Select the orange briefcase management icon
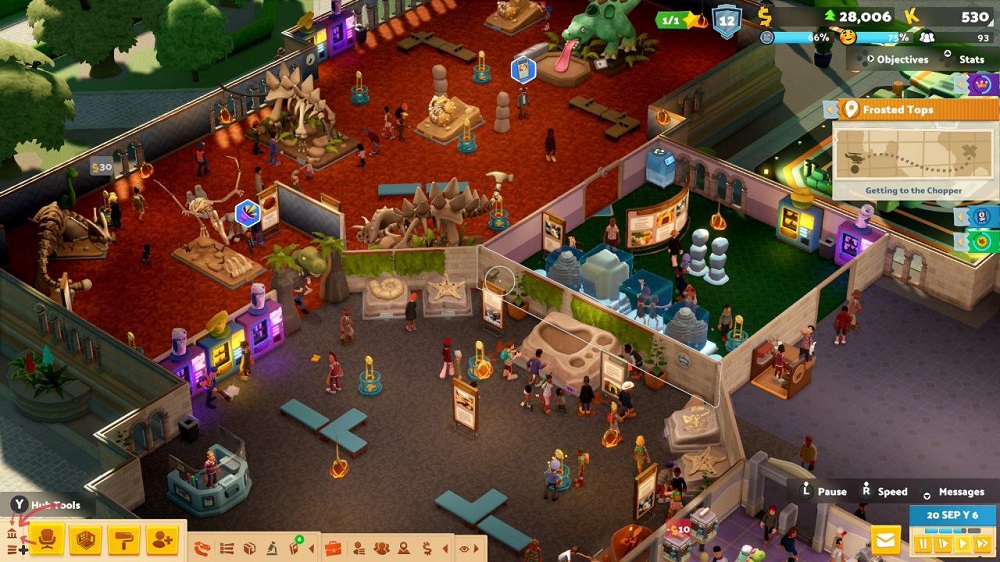The image size is (1000, 562). [333, 548]
